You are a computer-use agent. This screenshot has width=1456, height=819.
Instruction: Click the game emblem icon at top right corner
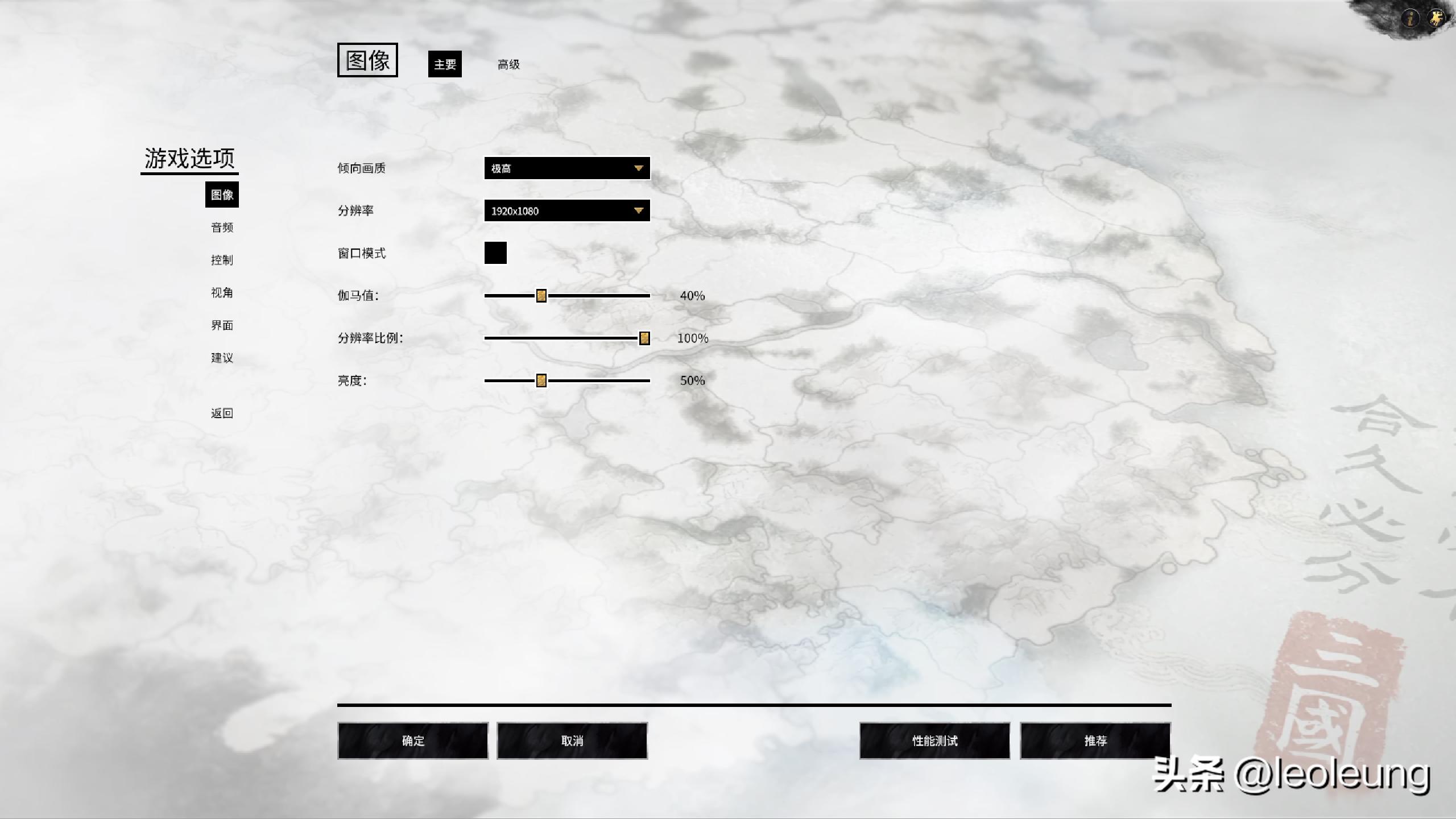coord(1436,18)
